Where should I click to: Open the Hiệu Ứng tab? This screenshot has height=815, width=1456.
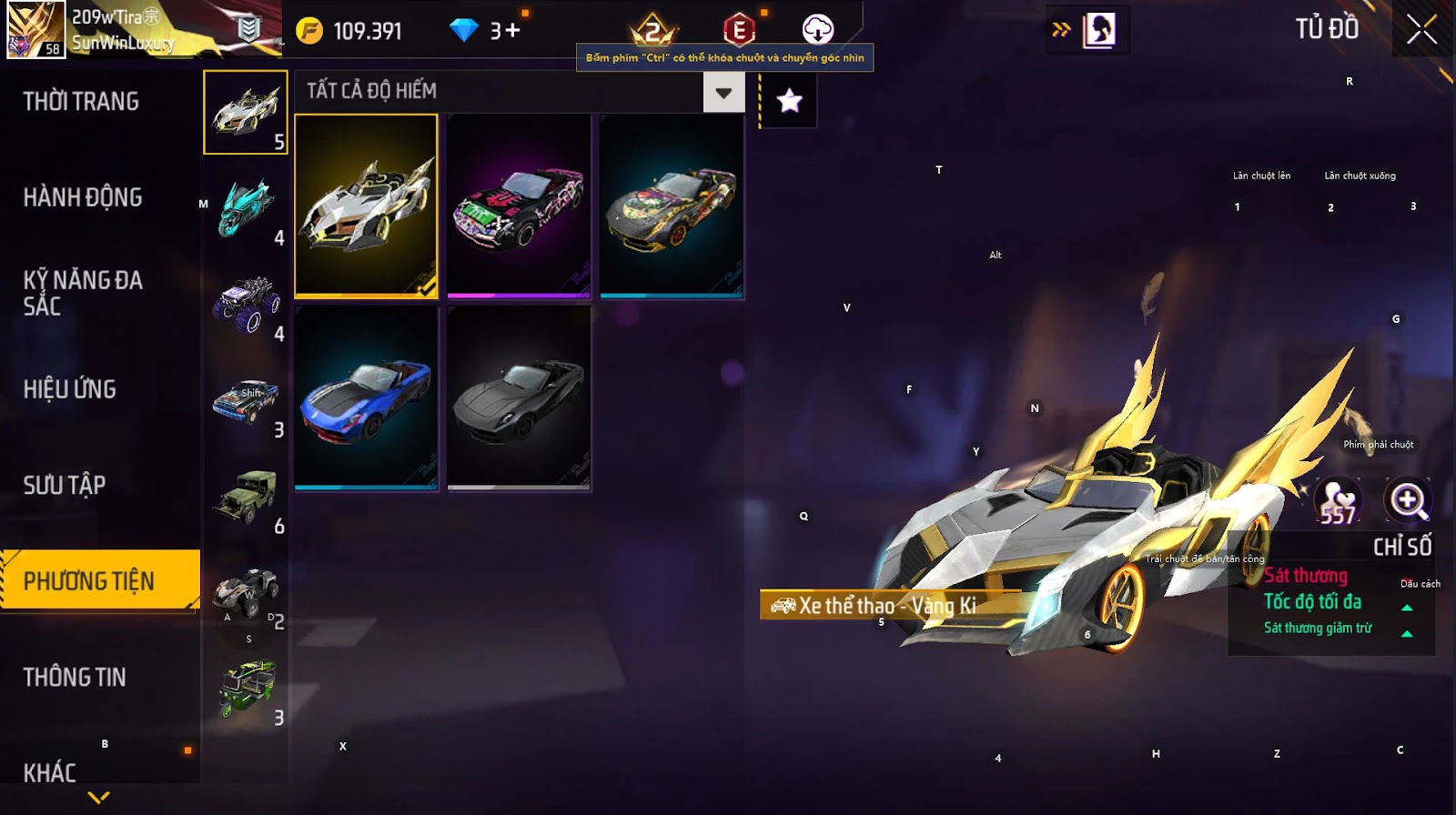pyautogui.click(x=70, y=389)
